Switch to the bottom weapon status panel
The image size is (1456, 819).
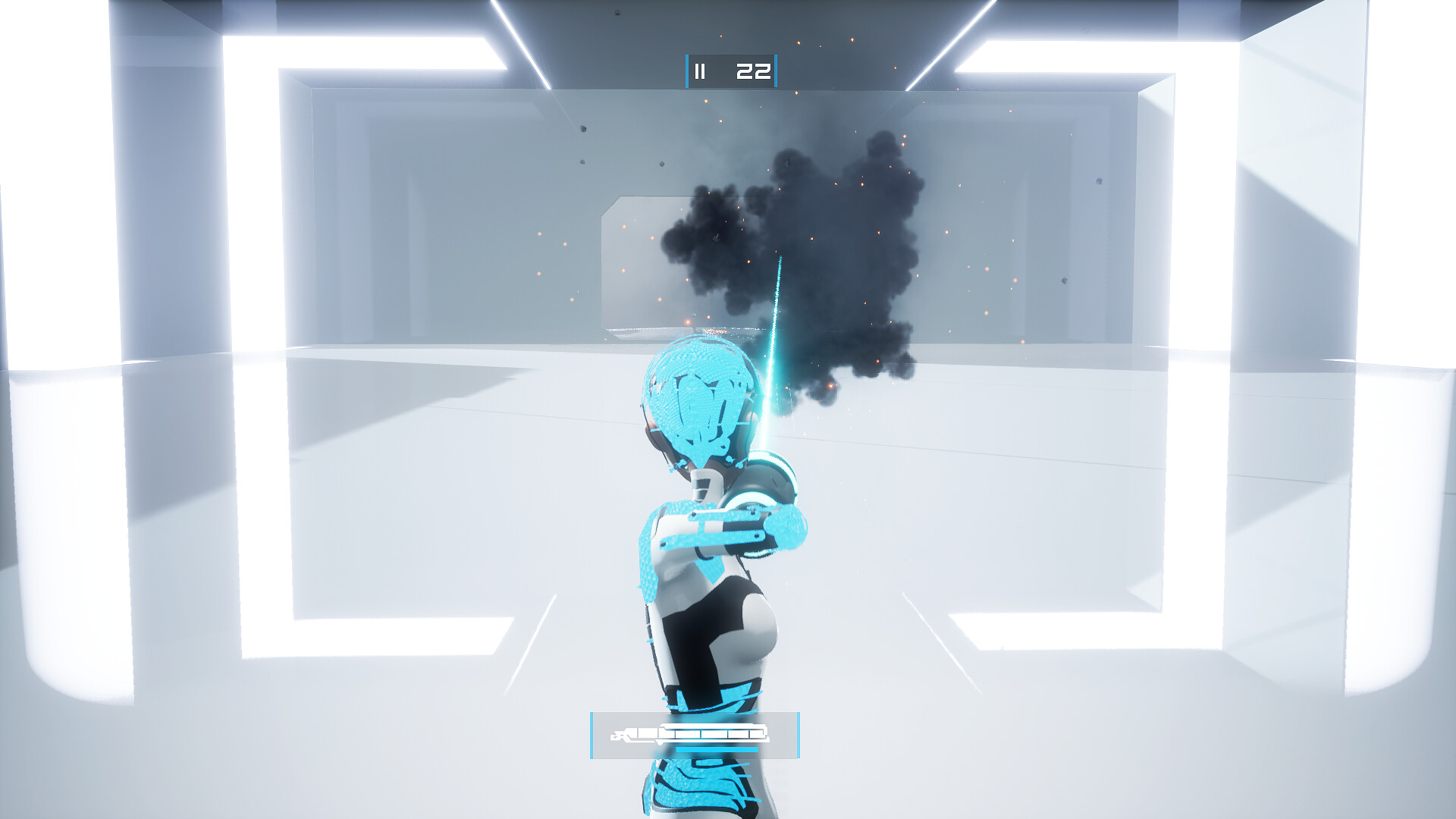694,736
